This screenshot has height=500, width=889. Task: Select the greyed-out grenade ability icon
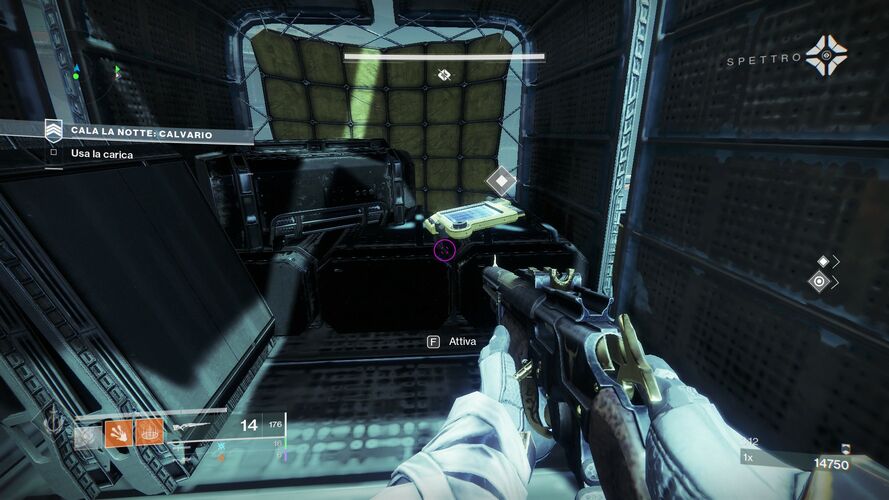87,433
